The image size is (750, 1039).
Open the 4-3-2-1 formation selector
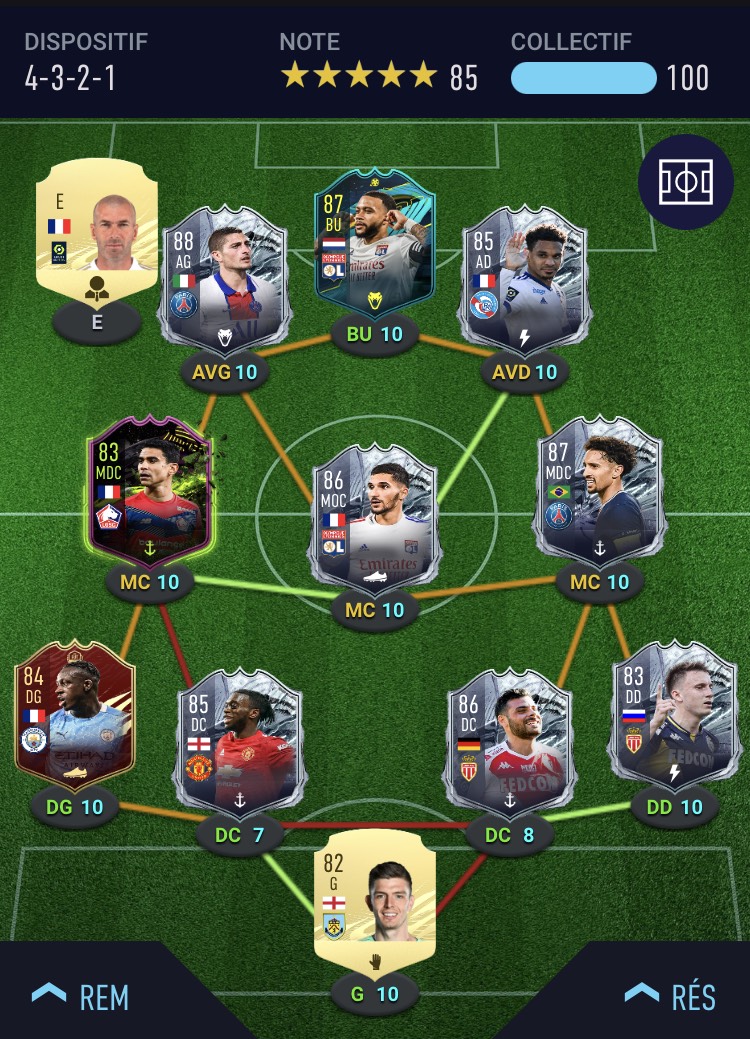(70, 78)
